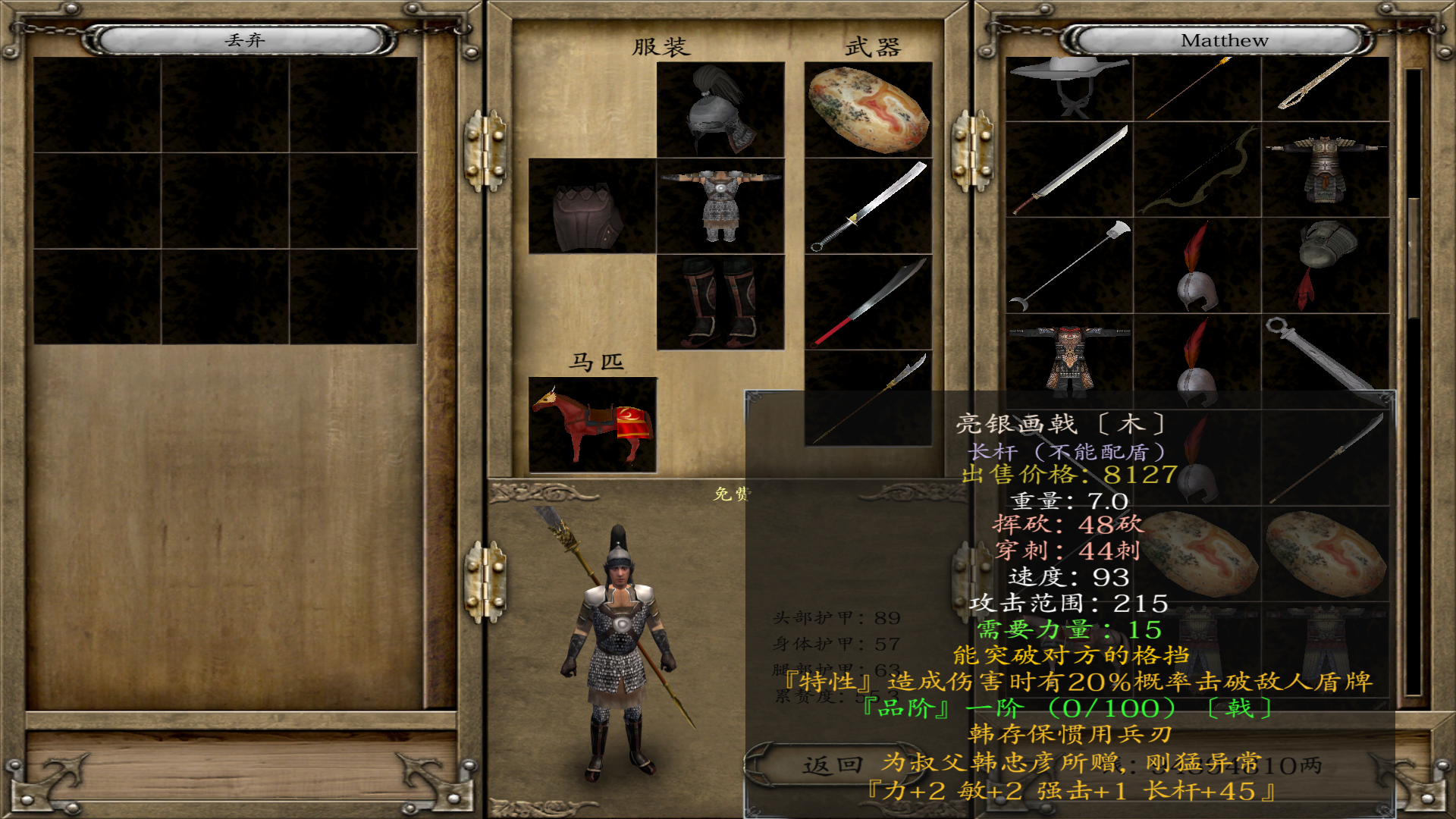This screenshot has width=1456, height=819.
Task: Select the wide-brimmed hat in Matthew's inventory
Action: pyautogui.click(x=1068, y=88)
